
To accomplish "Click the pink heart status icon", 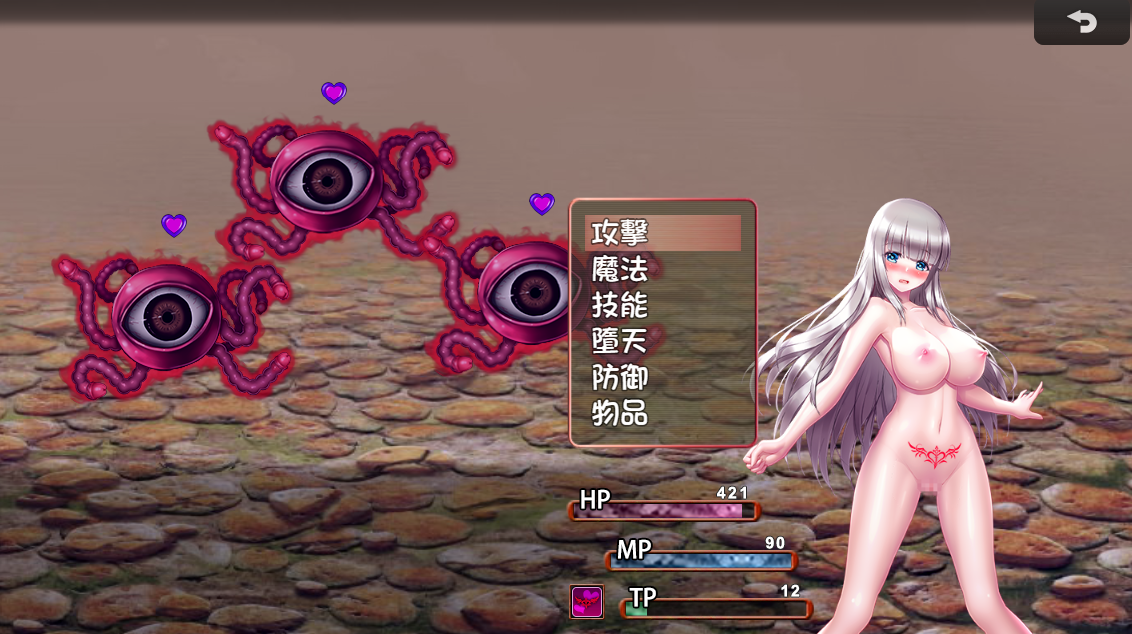I will point(587,601).
